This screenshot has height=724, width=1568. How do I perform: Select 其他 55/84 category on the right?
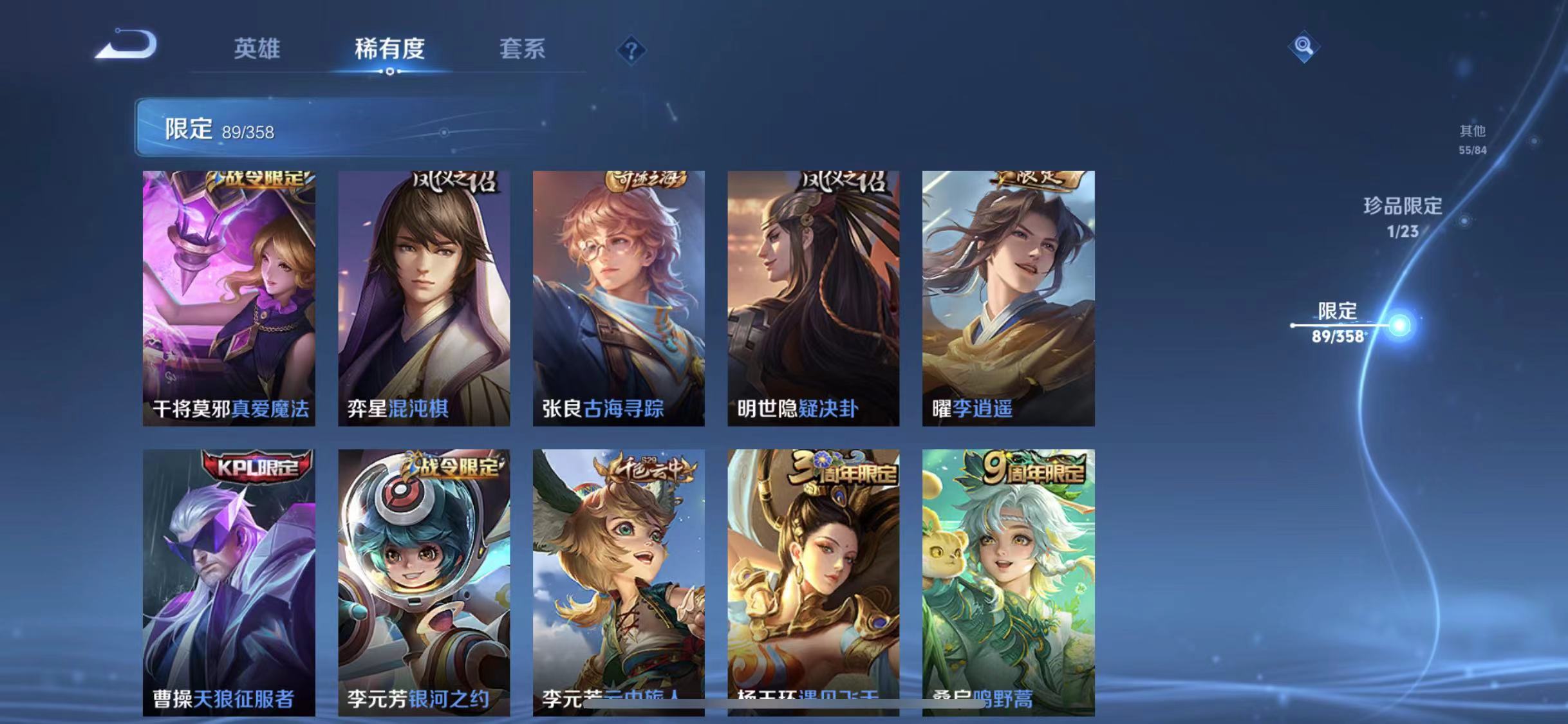point(1472,138)
